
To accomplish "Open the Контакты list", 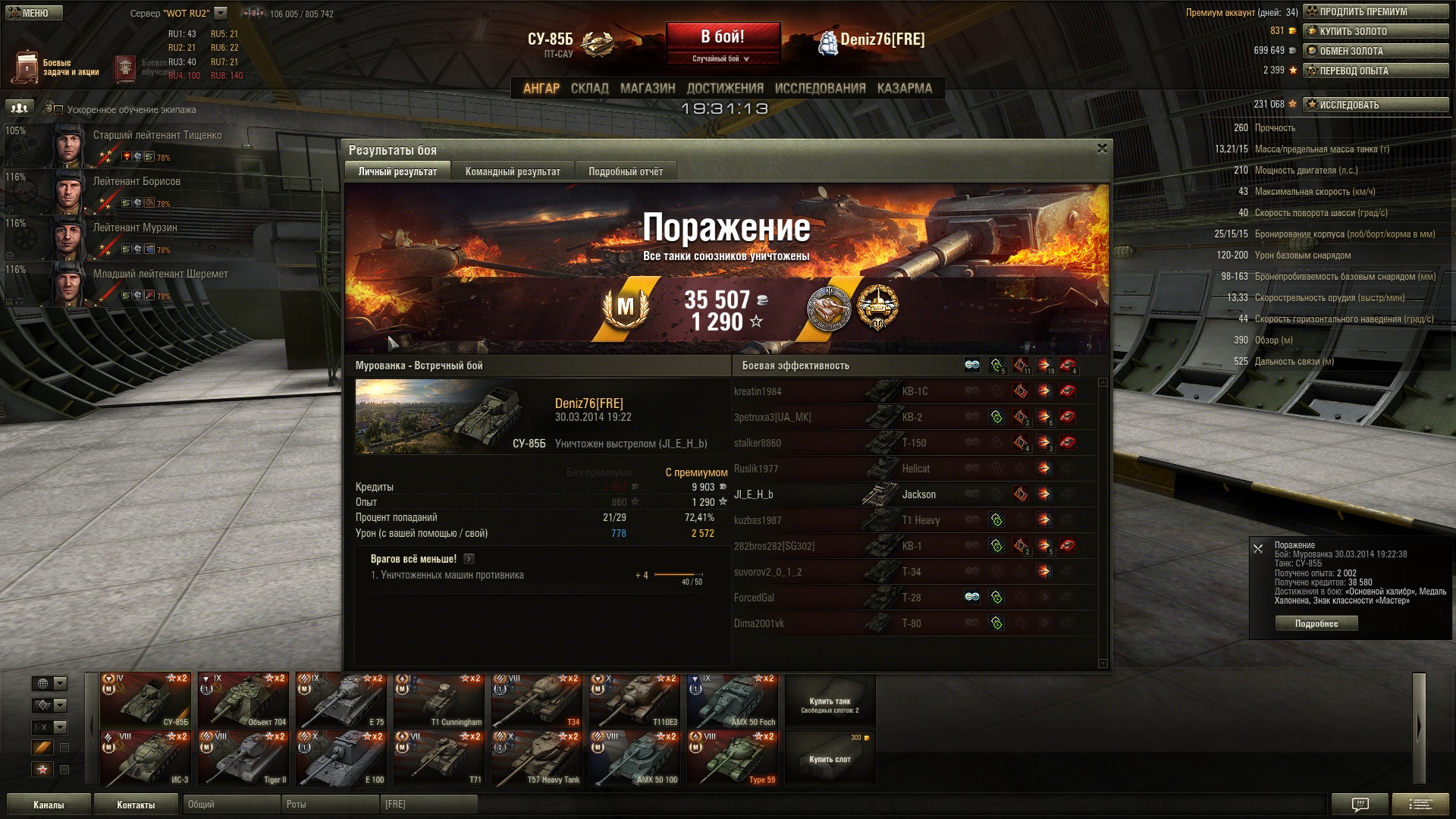I will tap(136, 805).
